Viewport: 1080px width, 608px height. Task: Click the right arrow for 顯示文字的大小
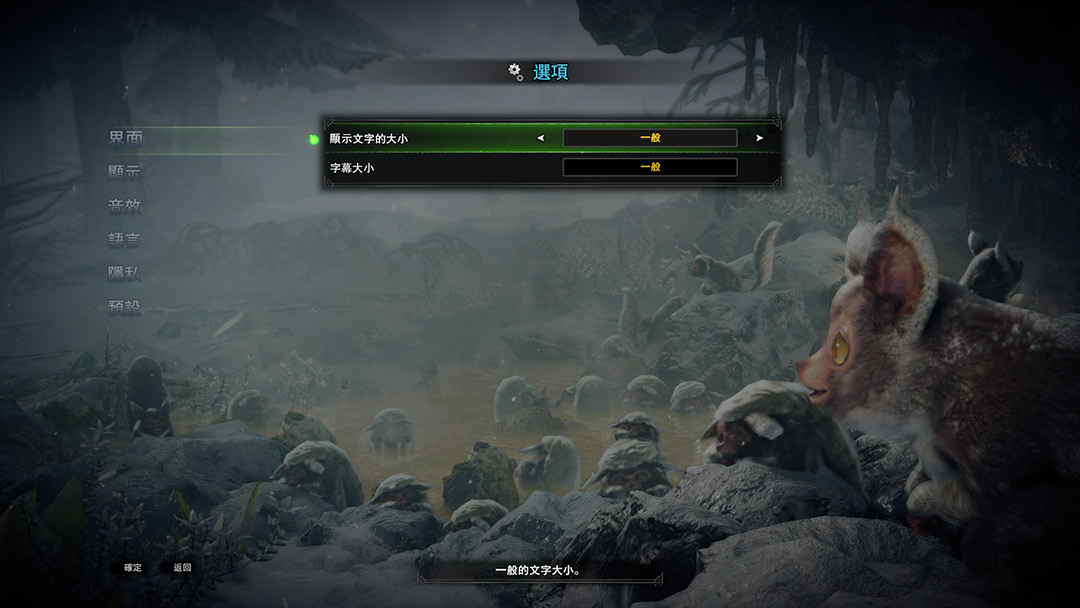pos(760,138)
